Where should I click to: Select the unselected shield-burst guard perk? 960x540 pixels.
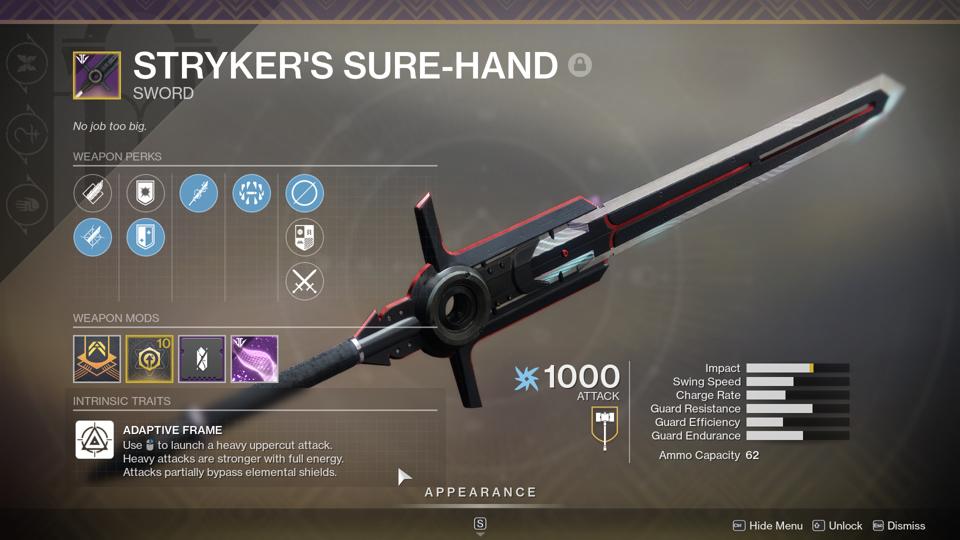(145, 193)
